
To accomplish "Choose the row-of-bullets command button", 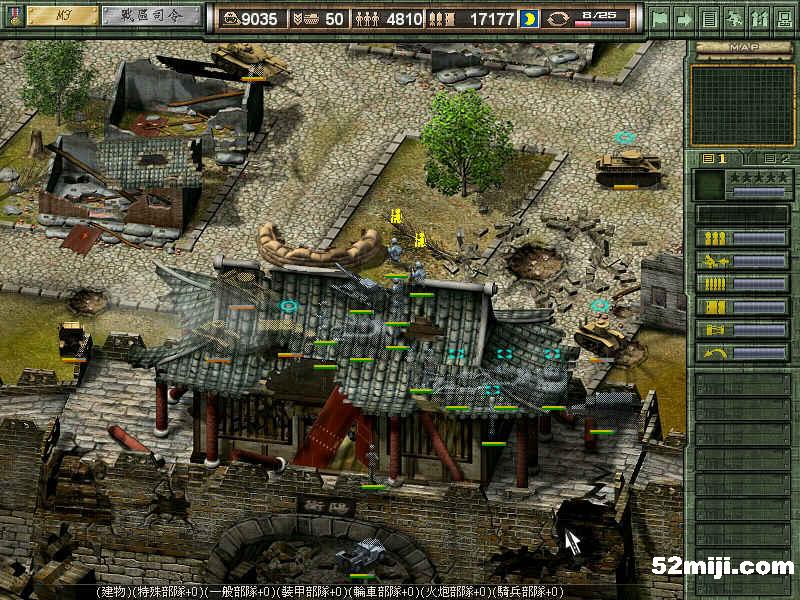I will (715, 284).
